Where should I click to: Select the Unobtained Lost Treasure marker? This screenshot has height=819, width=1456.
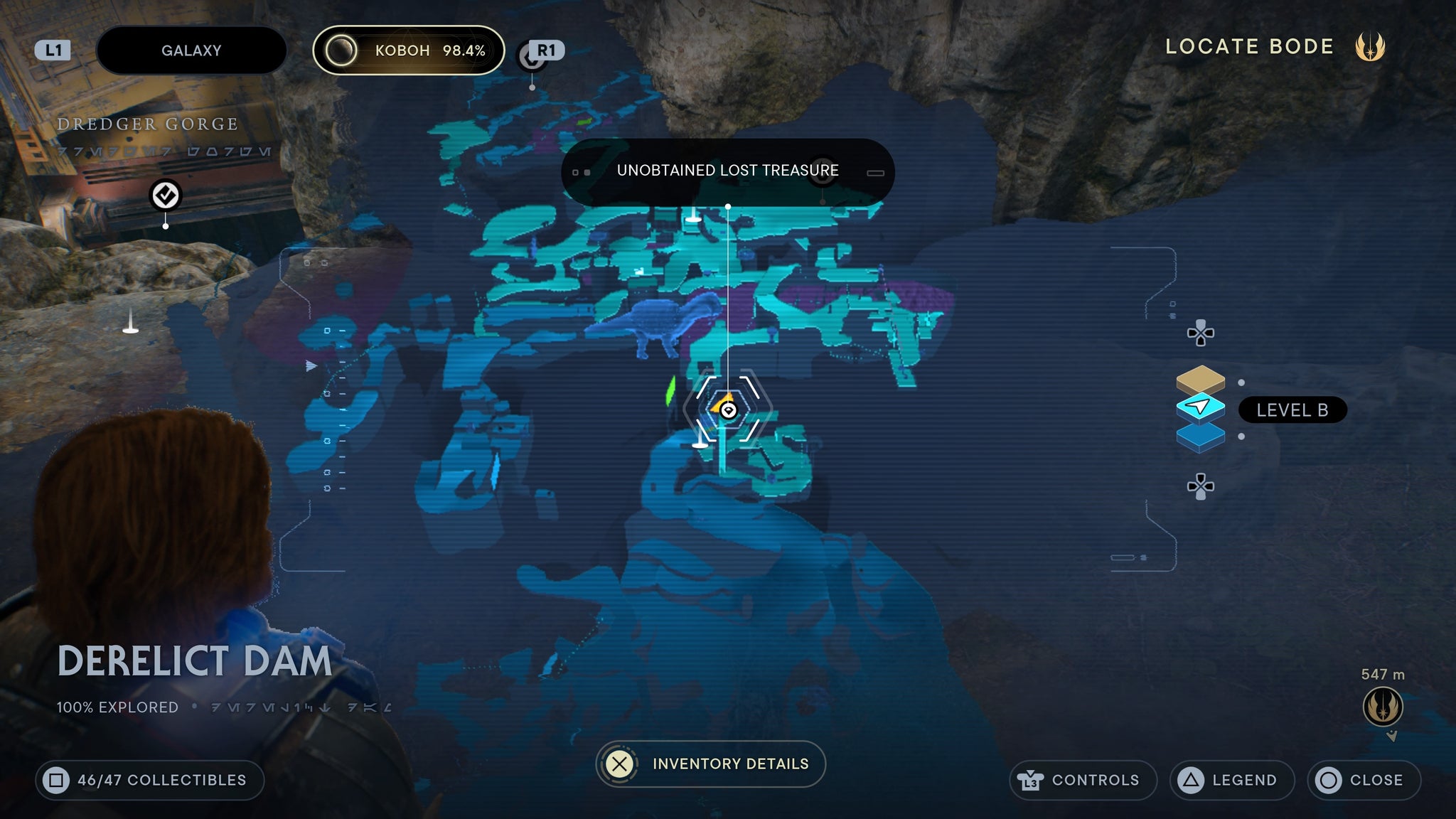[x=727, y=410]
